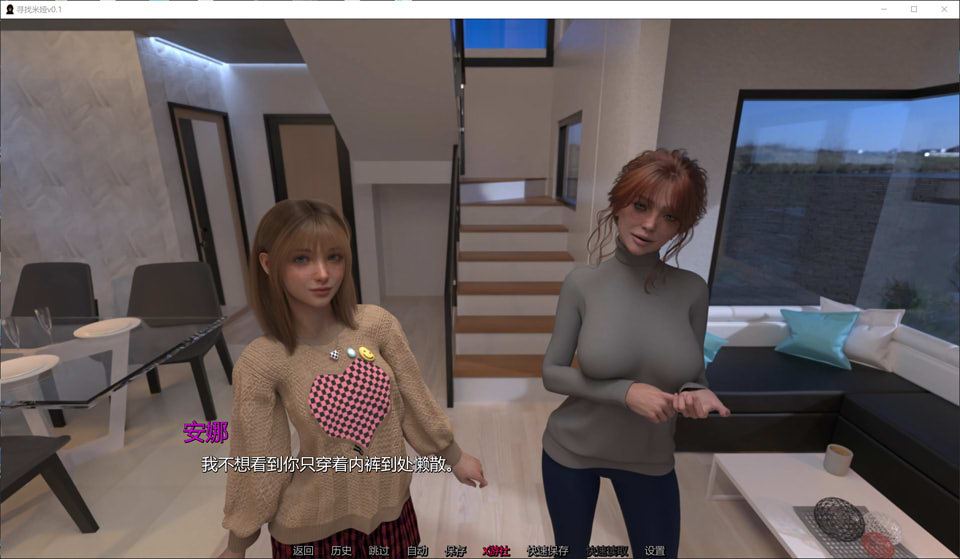The height and width of the screenshot is (559, 960).
Task: Minimize the game window
Action: click(x=885, y=9)
